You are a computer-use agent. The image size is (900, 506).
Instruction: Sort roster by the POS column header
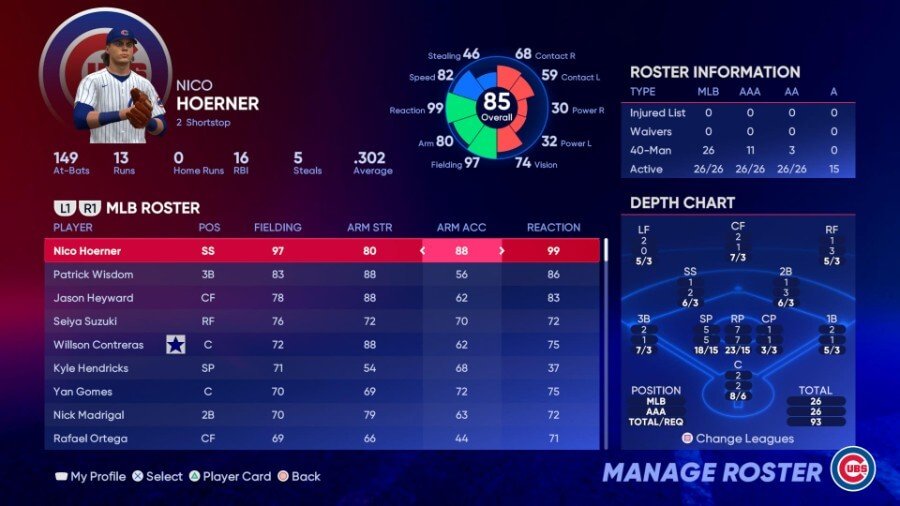click(x=209, y=228)
